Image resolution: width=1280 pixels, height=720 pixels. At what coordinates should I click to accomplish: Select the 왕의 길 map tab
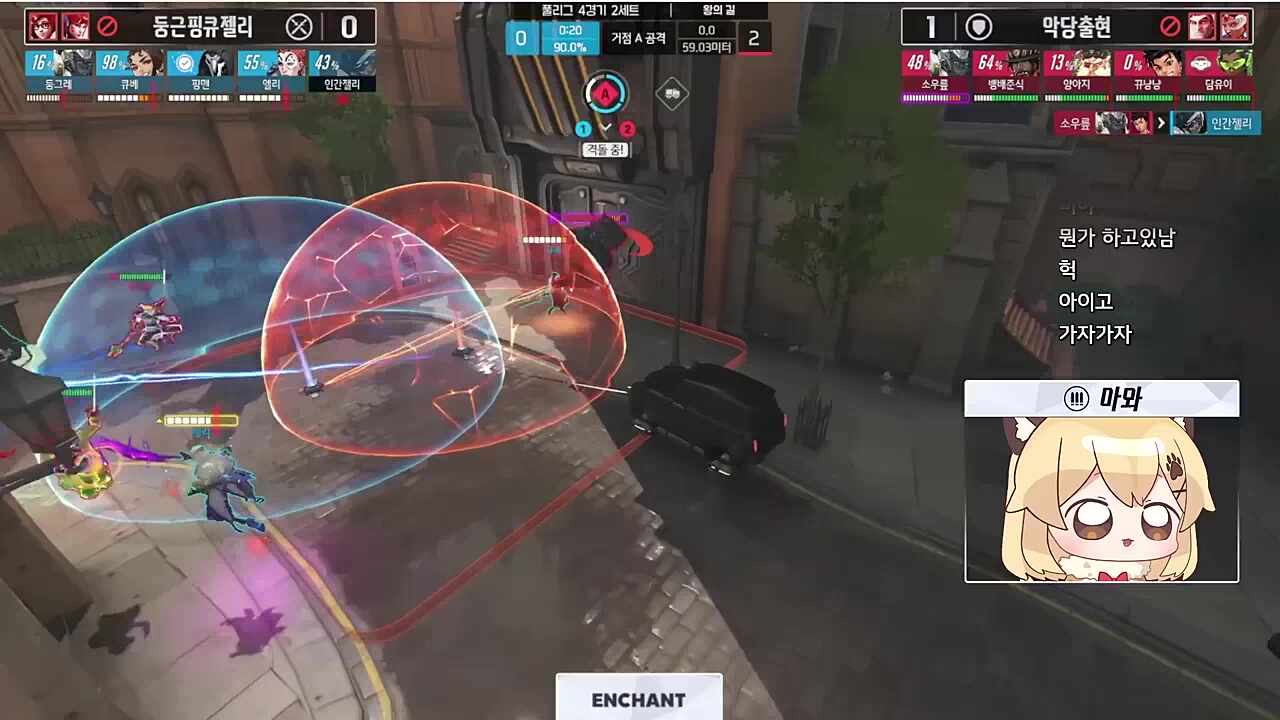click(718, 11)
